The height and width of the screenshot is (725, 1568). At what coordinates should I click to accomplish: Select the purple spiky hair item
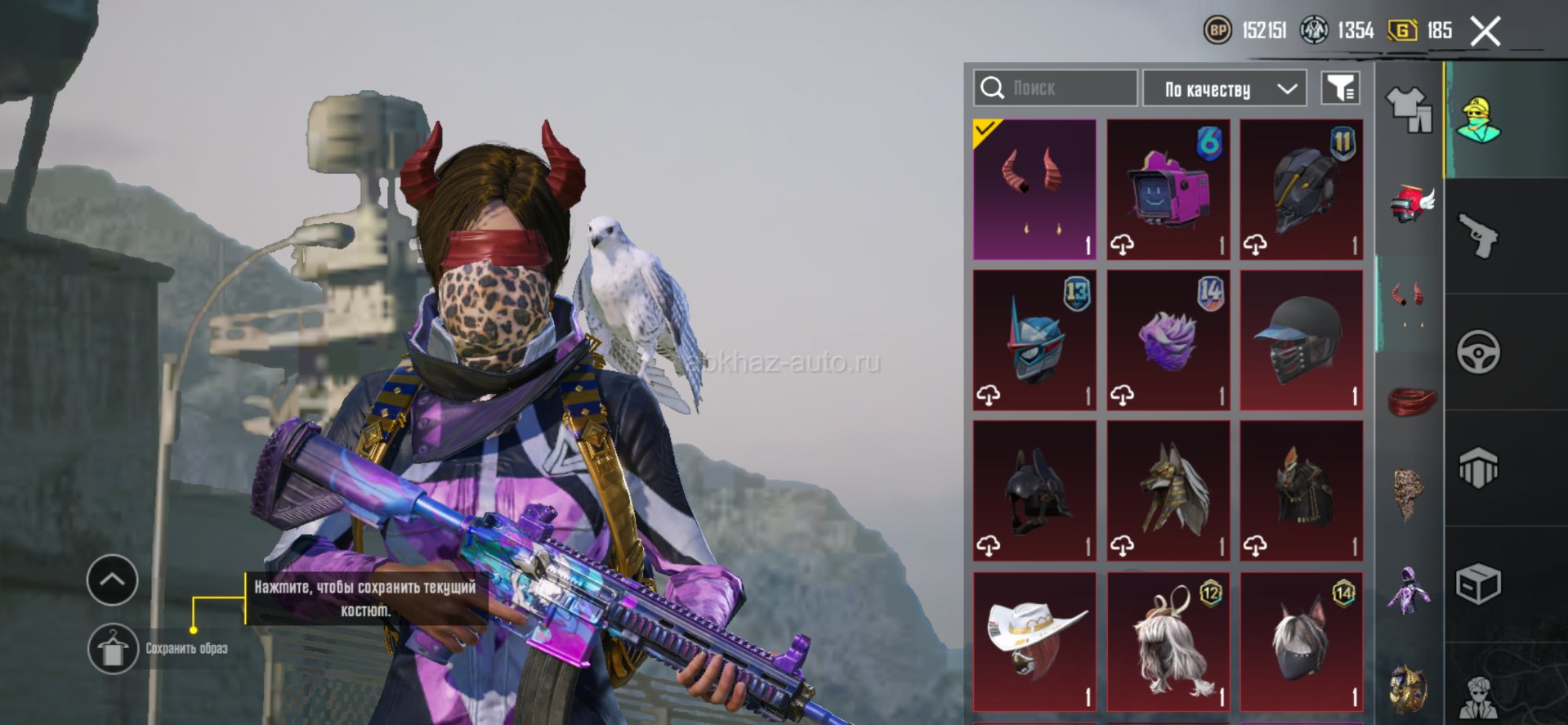(1168, 340)
